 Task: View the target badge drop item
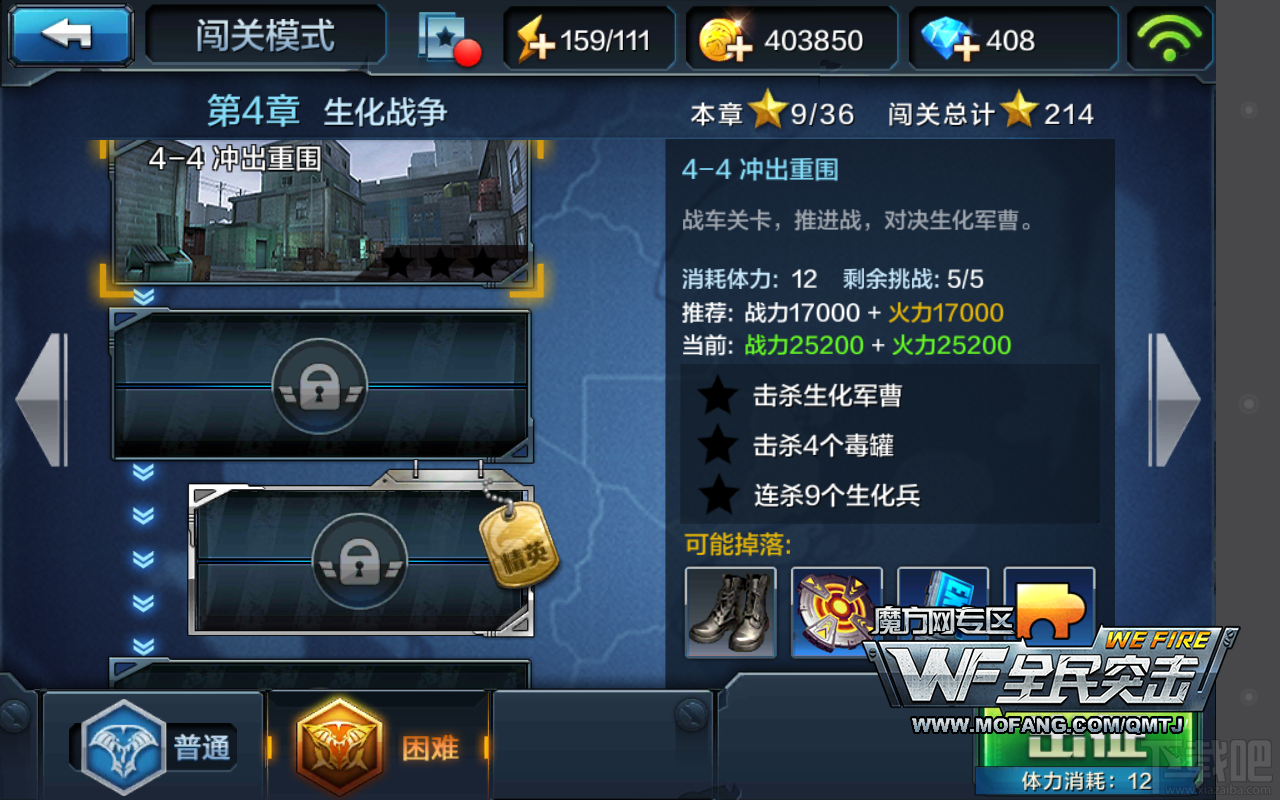(836, 612)
